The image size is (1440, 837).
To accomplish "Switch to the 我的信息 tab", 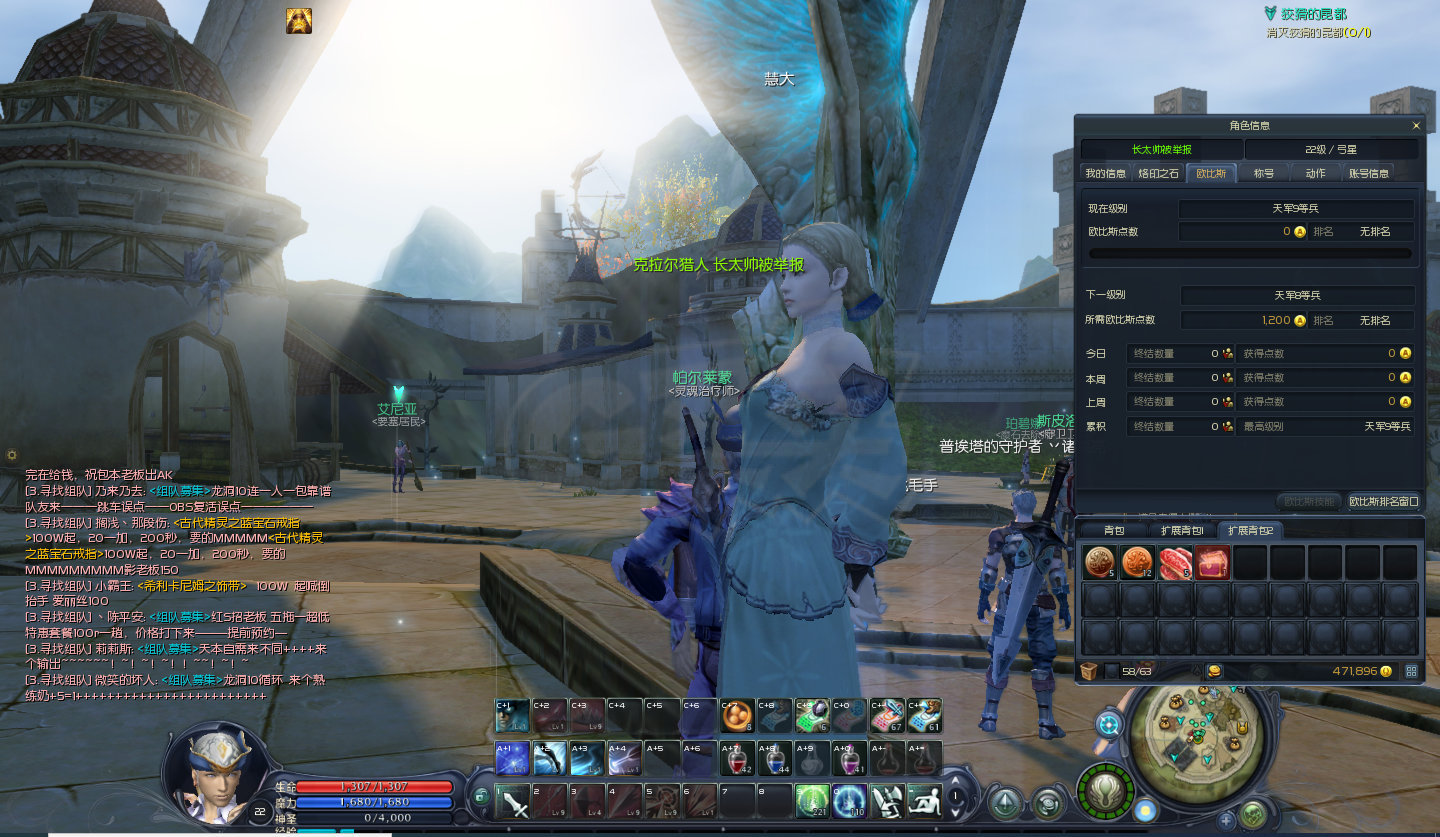I will [1106, 173].
